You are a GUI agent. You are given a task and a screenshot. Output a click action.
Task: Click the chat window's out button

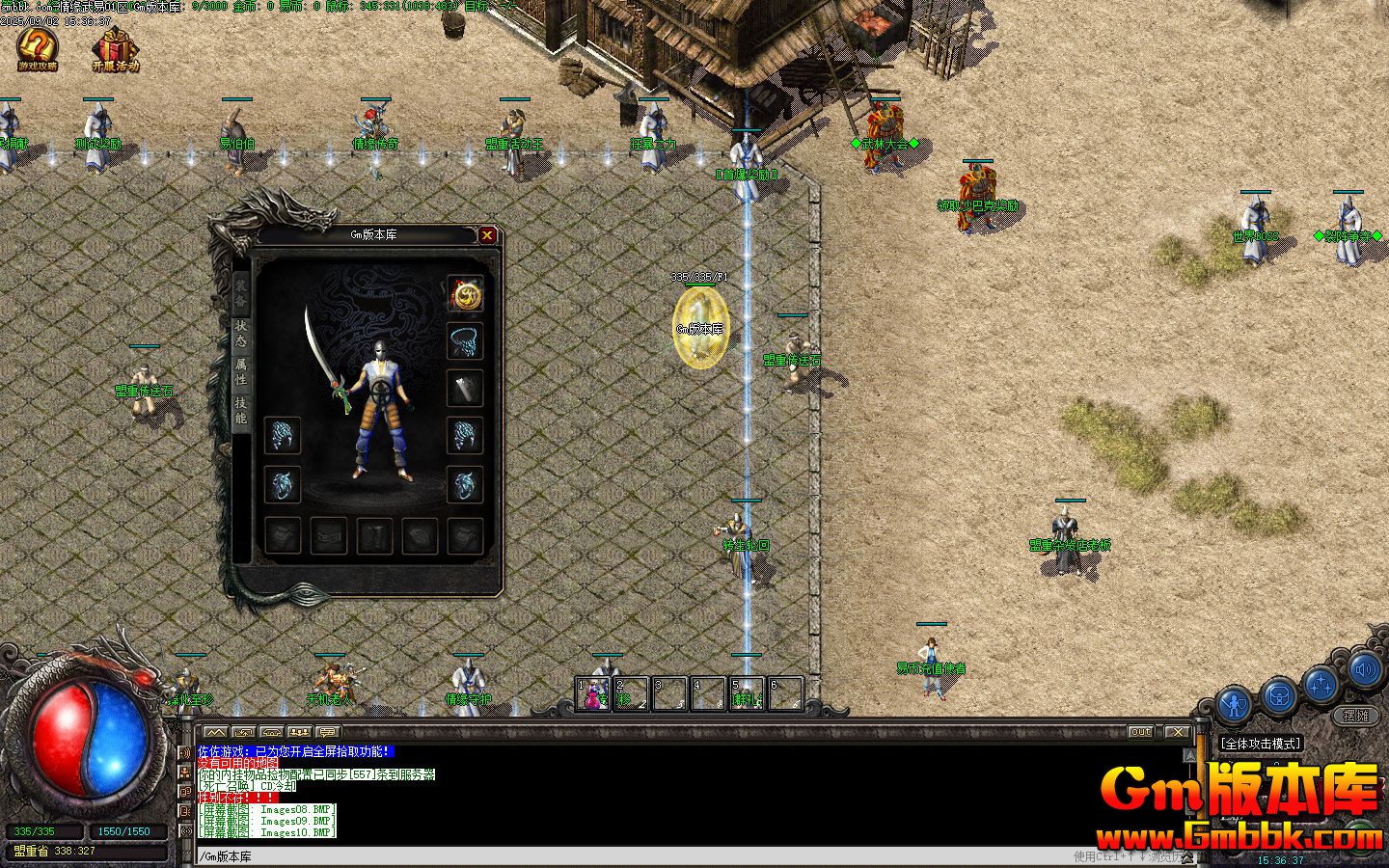tap(1141, 732)
